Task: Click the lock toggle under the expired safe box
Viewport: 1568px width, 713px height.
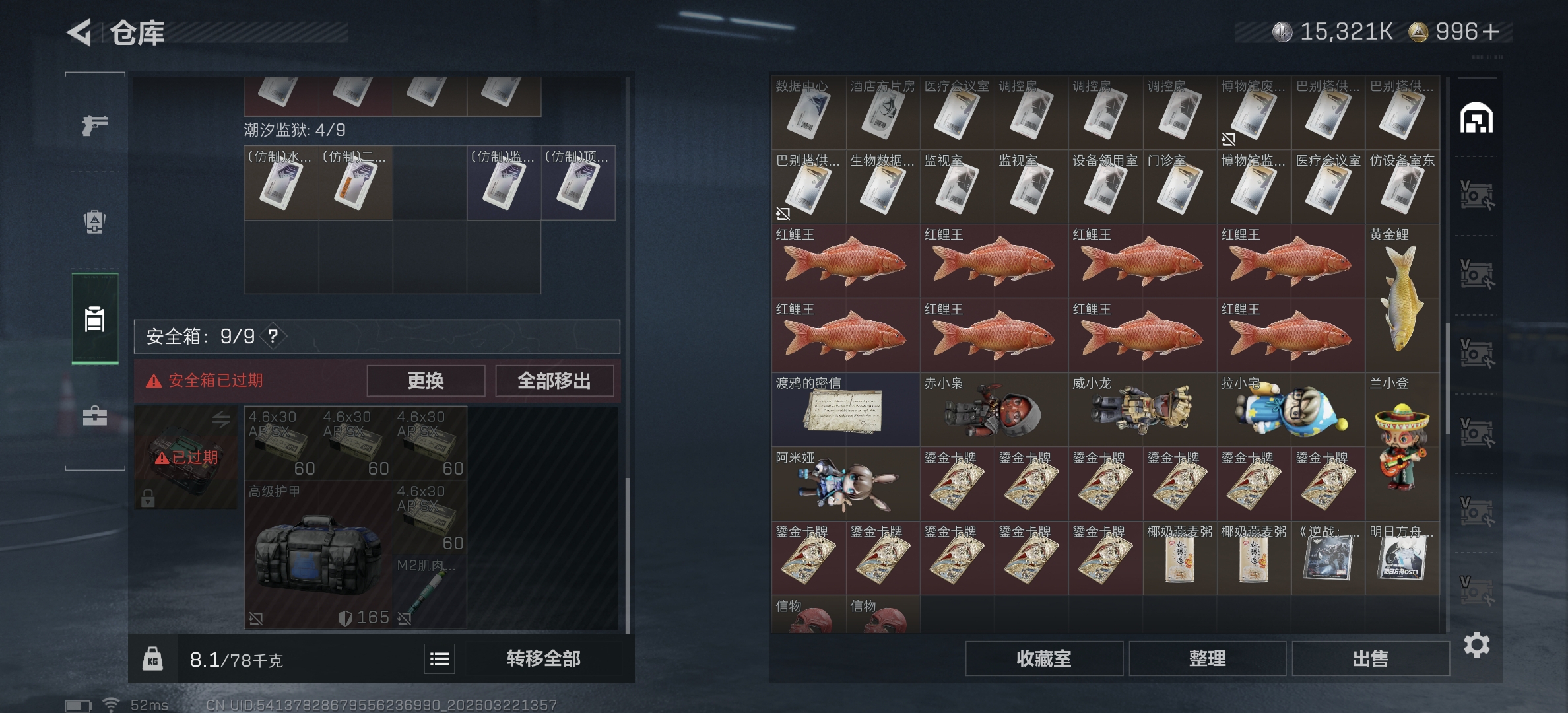Action: click(x=148, y=498)
